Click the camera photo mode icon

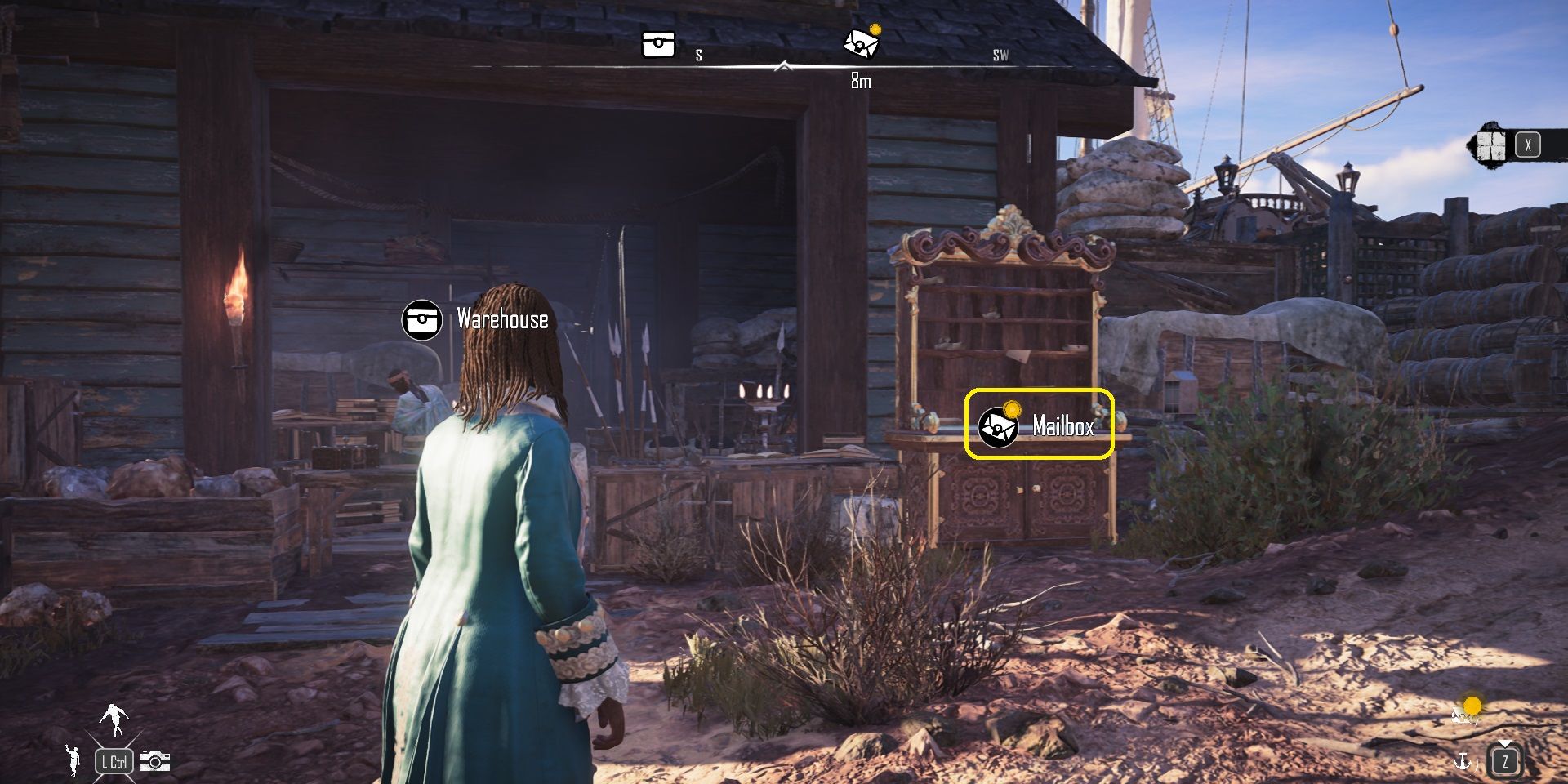[x=155, y=761]
